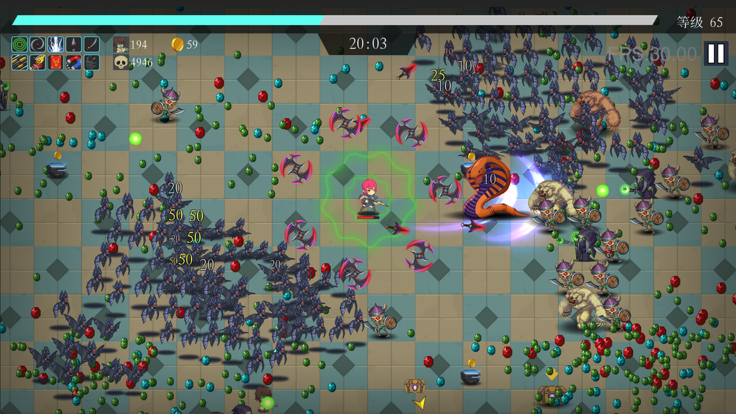Image resolution: width=736 pixels, height=414 pixels.
Task: Select the dagger weapon icon
Action: click(x=73, y=45)
